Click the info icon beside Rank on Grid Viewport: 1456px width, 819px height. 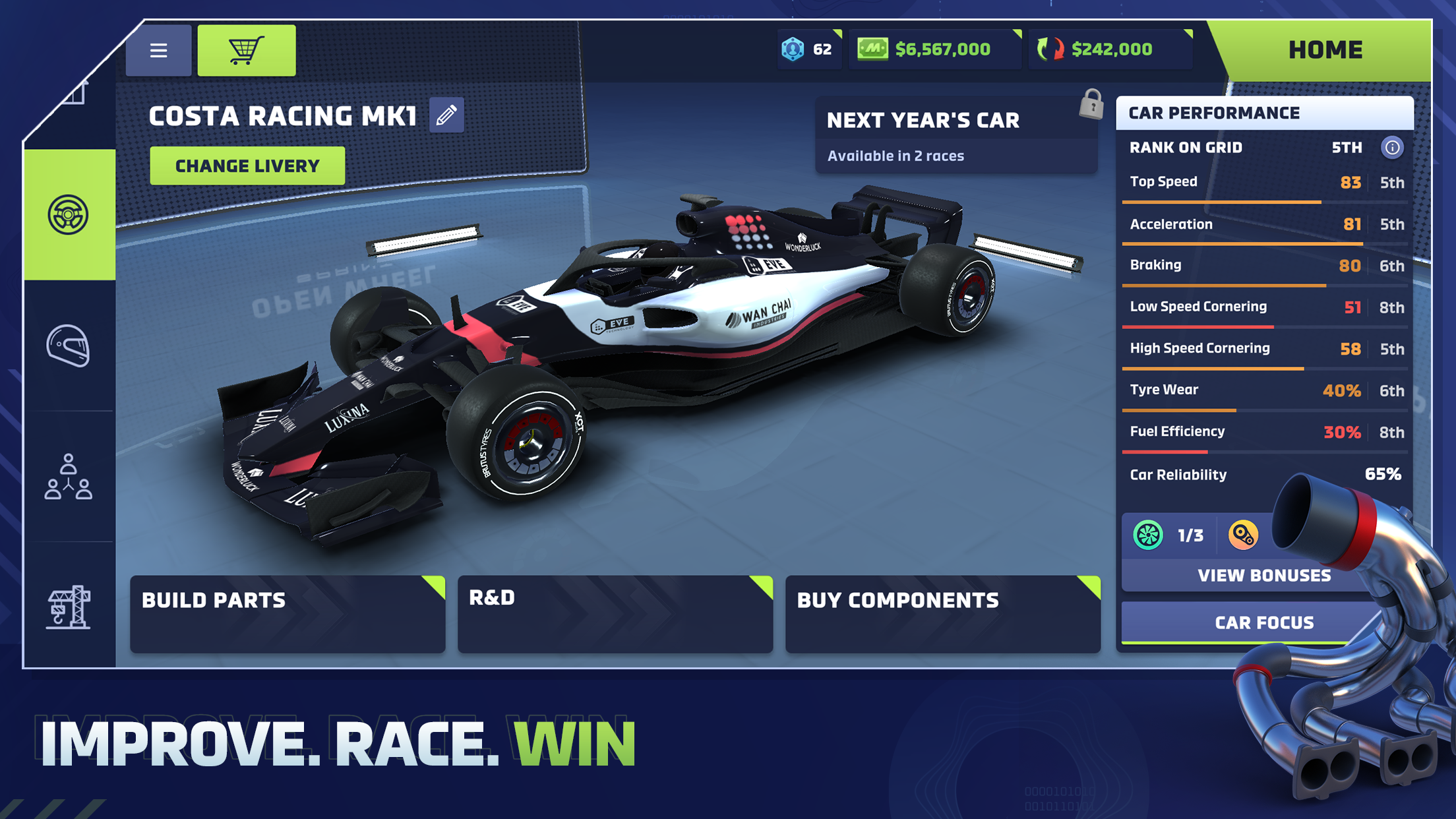tap(1393, 148)
